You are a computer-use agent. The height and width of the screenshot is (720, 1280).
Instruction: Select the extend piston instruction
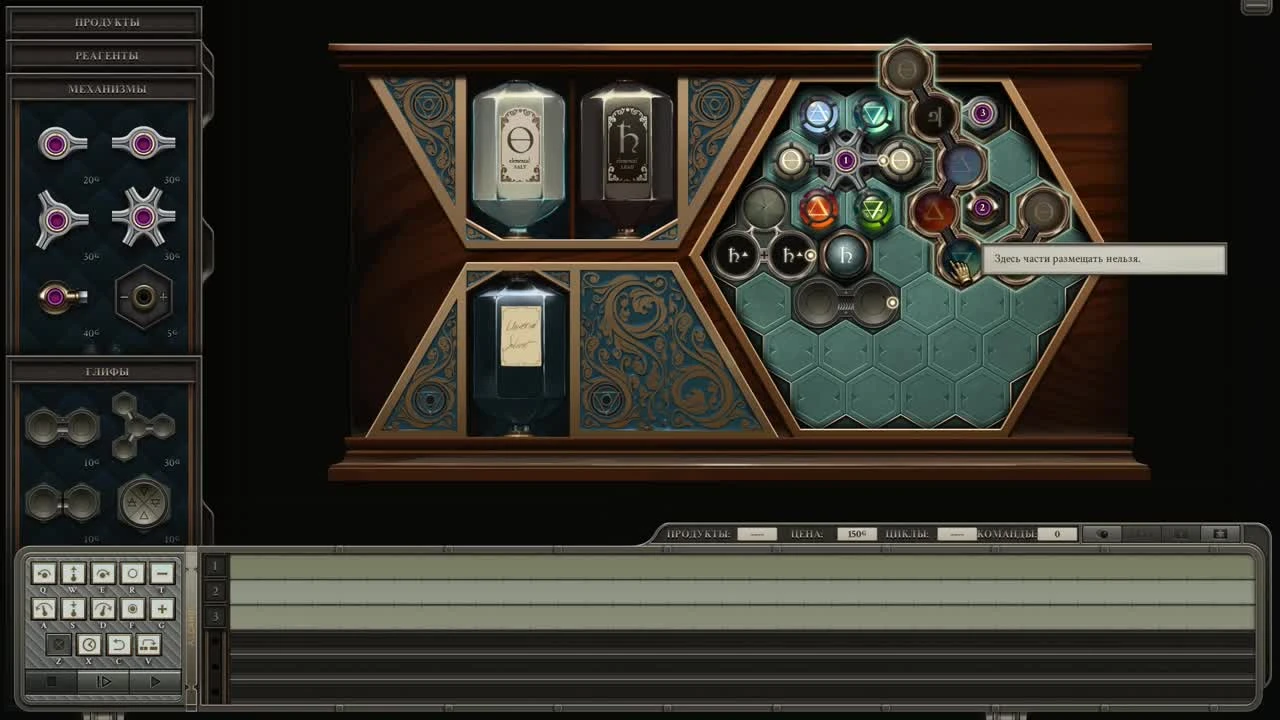(x=74, y=573)
